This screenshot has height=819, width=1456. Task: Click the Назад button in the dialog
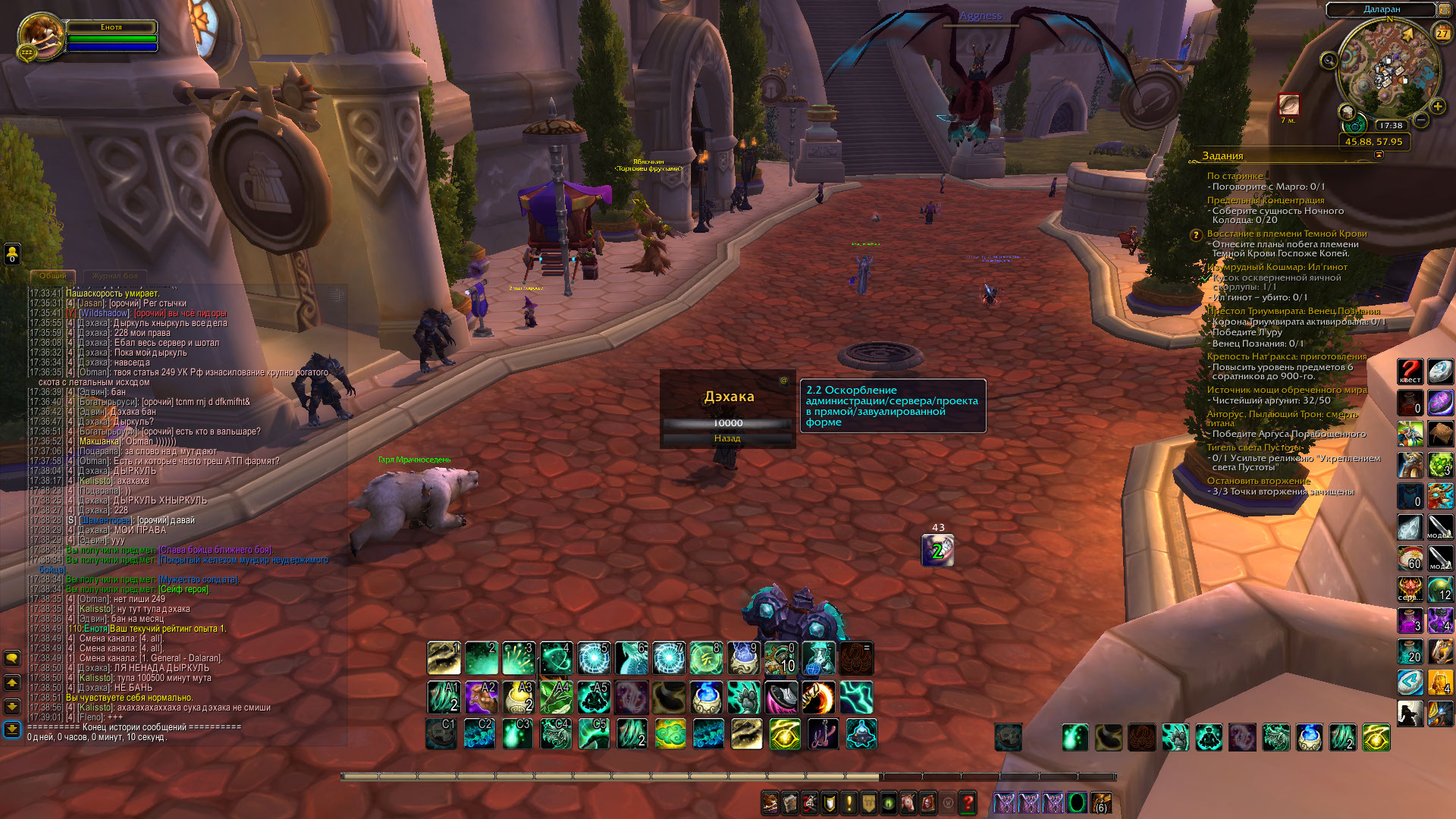(x=726, y=438)
